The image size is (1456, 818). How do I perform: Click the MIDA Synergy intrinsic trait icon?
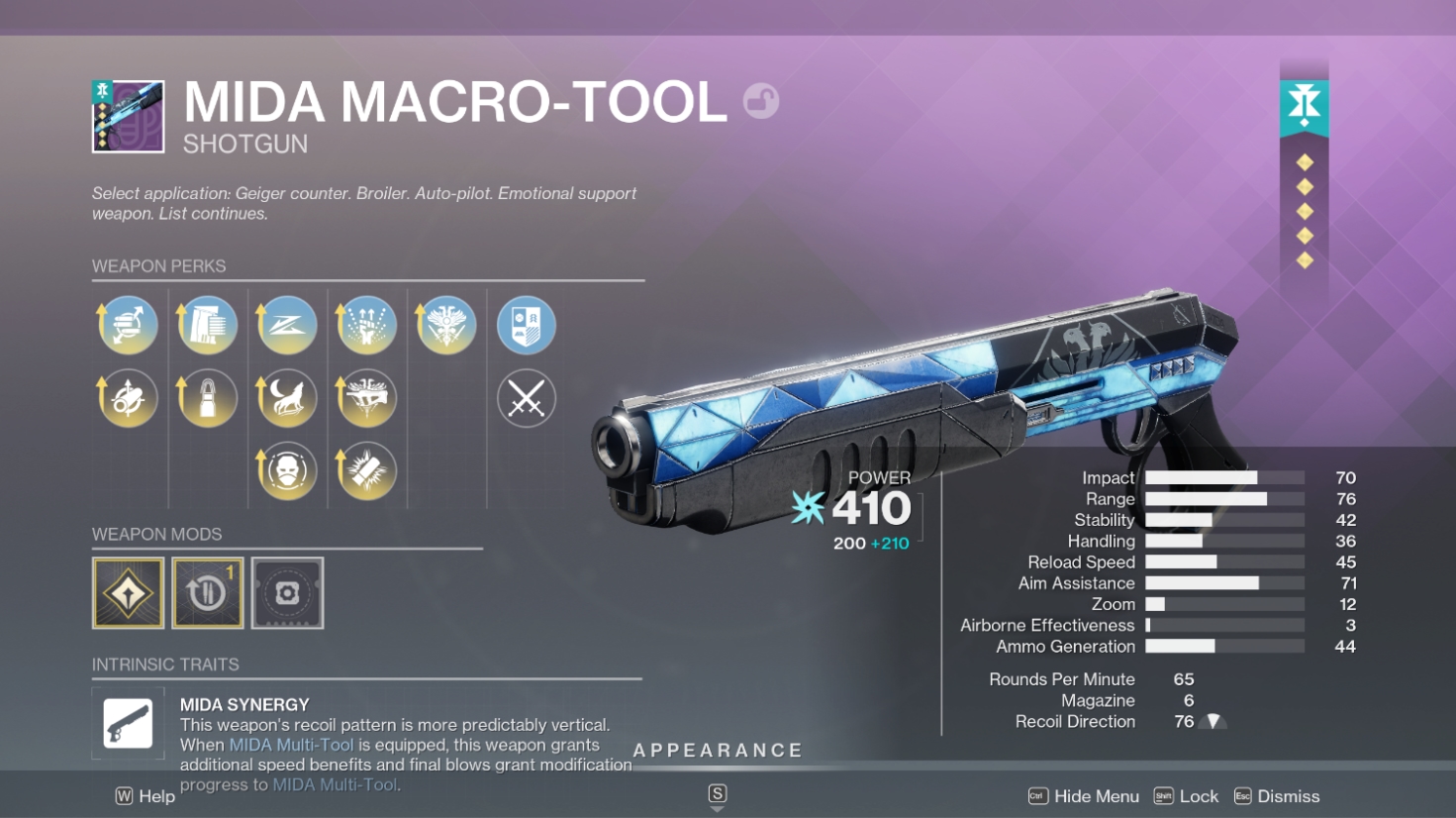click(x=129, y=724)
